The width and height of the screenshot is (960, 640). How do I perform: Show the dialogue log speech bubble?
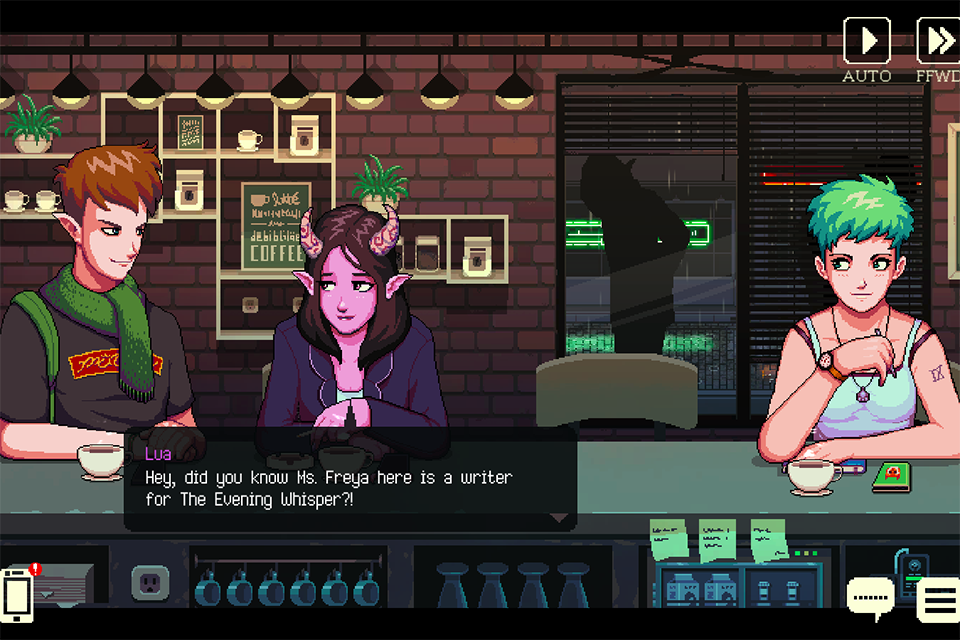tap(870, 597)
